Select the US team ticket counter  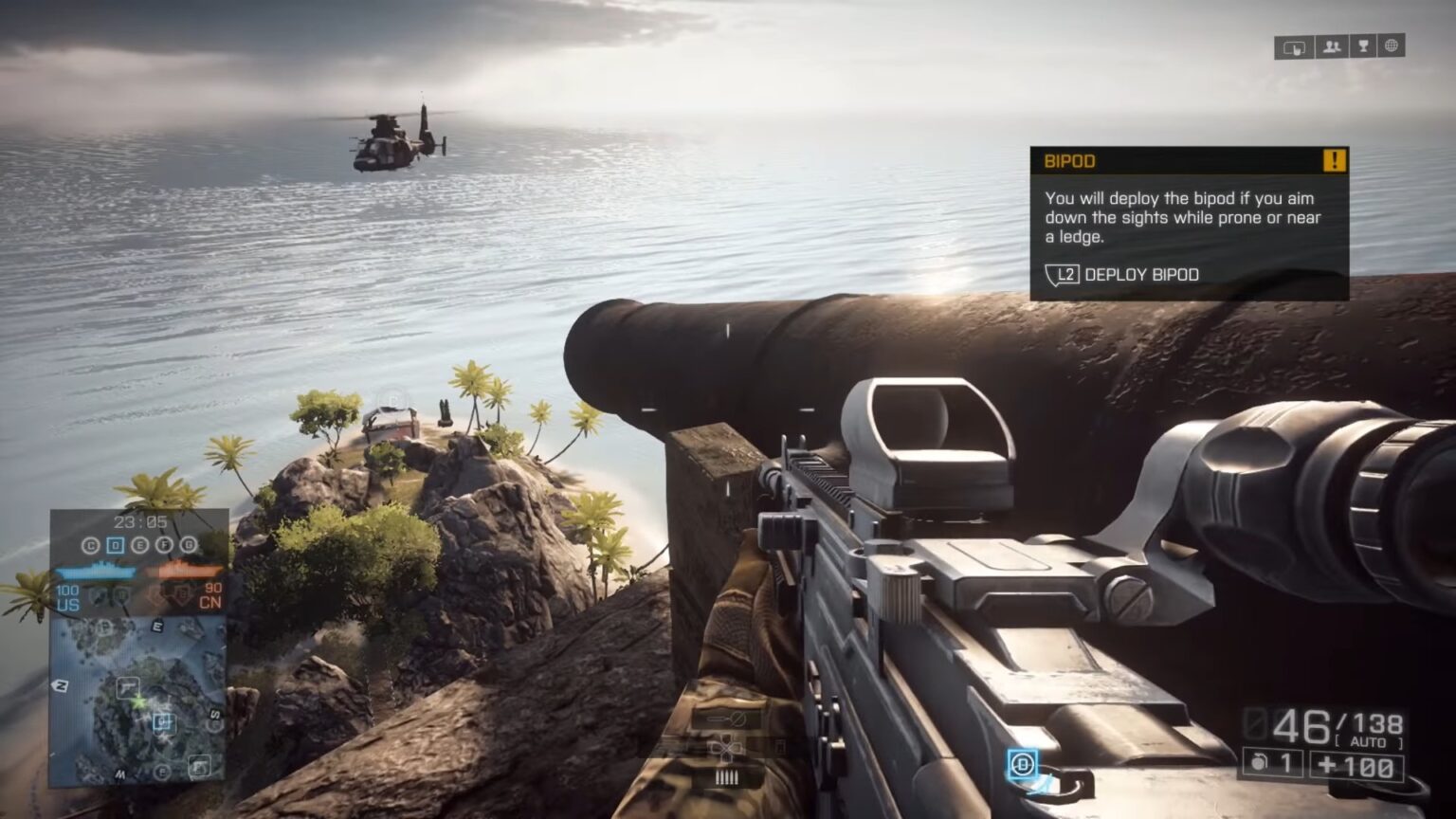point(67,599)
